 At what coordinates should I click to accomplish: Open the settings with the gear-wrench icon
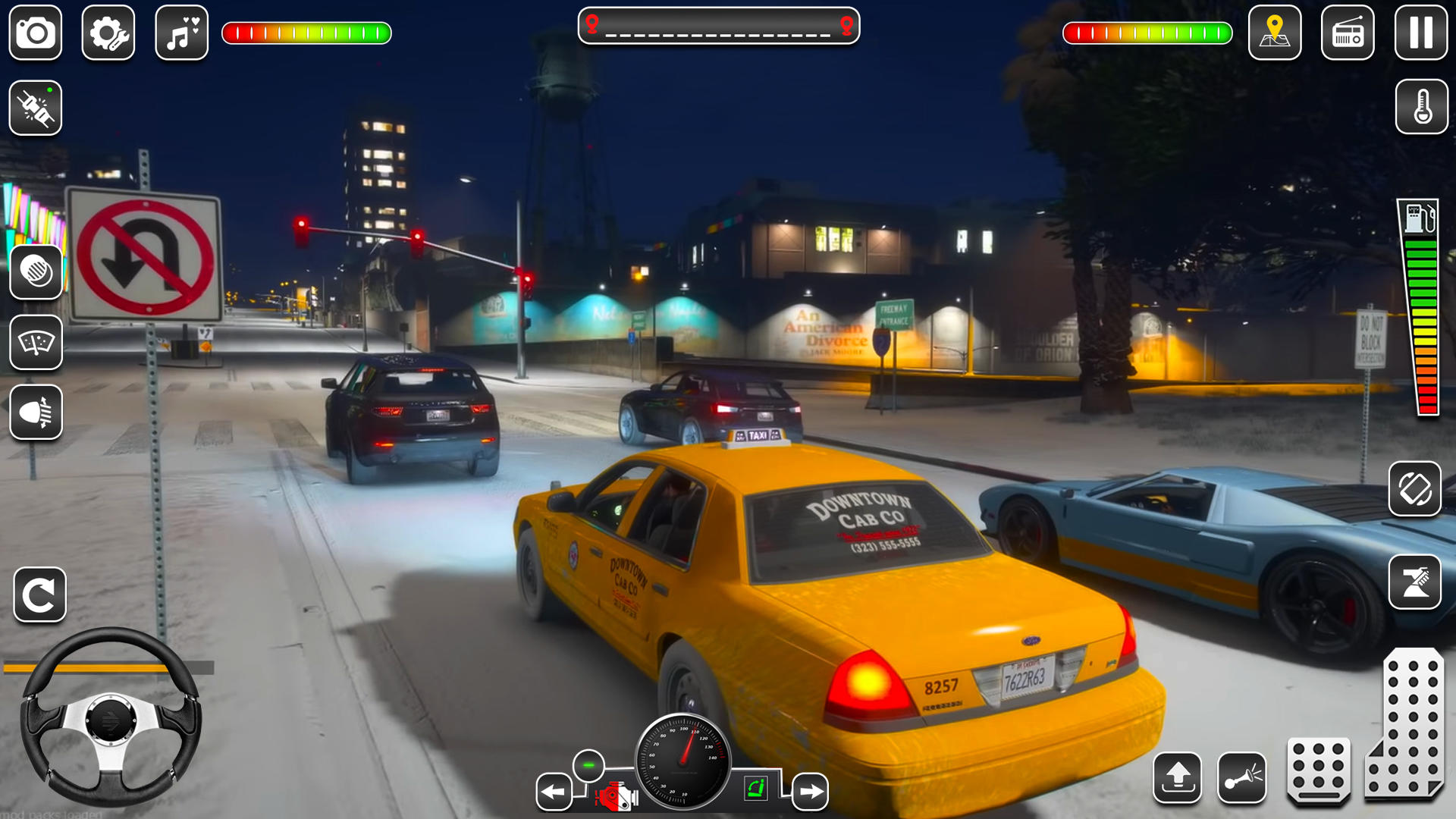108,33
